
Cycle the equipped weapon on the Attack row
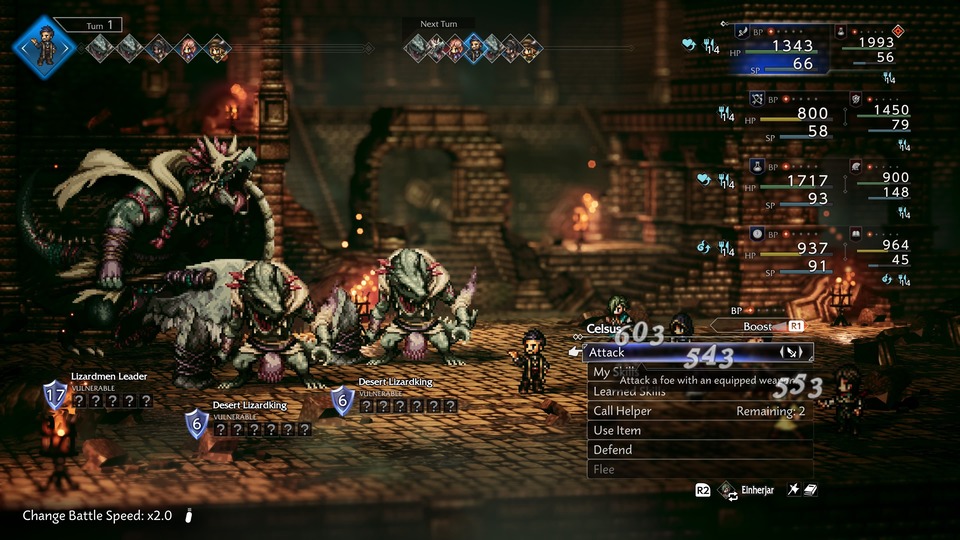pos(789,352)
